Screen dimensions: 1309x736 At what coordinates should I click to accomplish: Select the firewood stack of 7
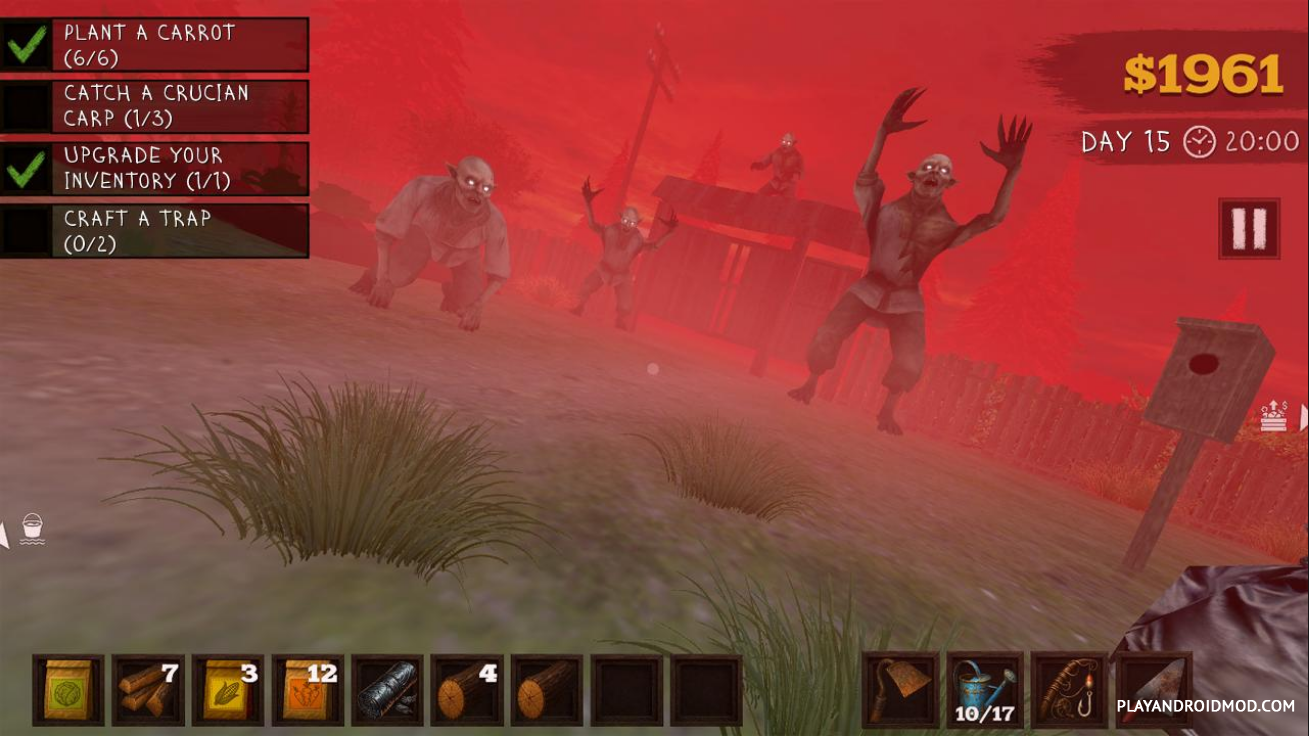[x=148, y=690]
